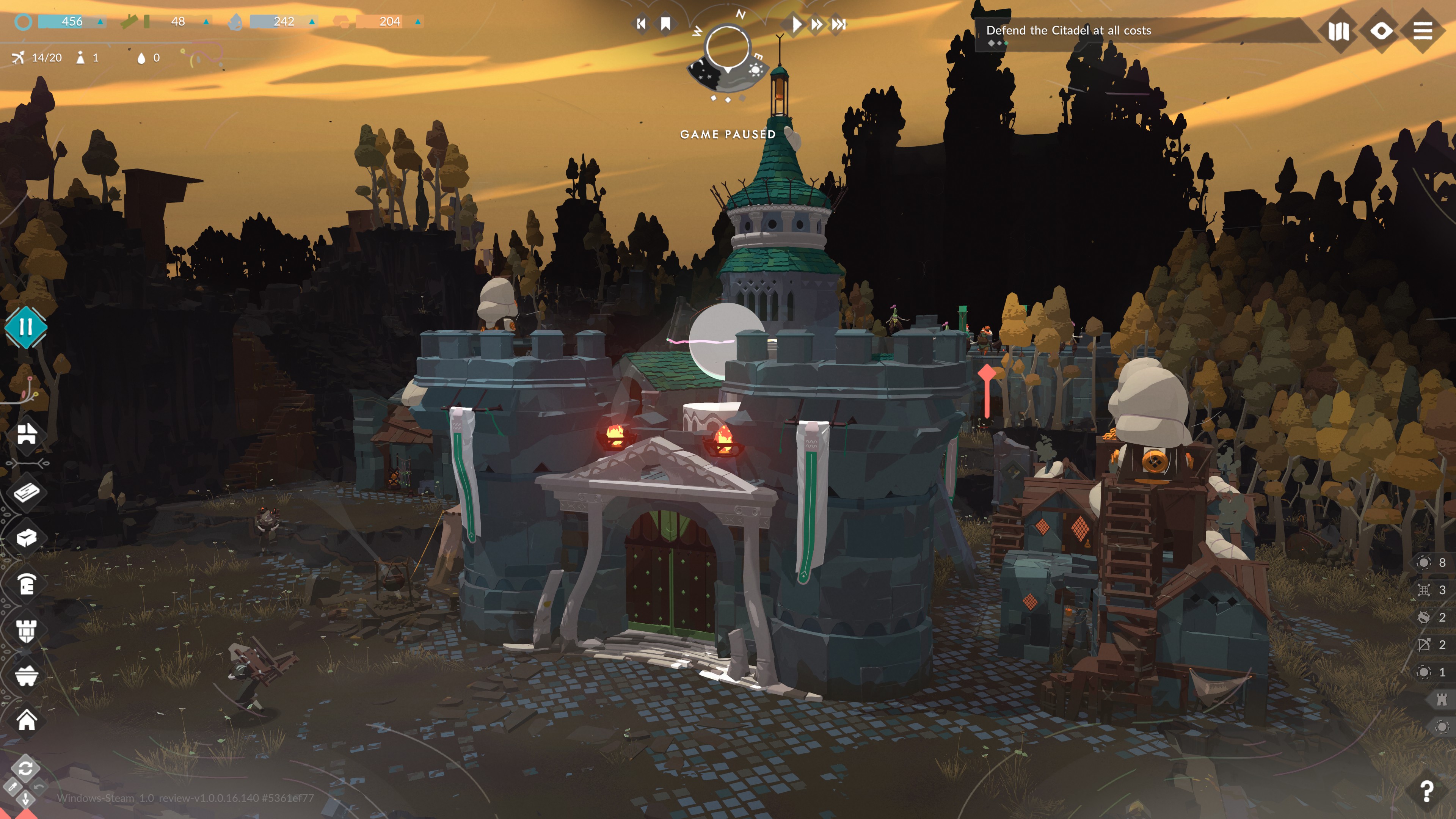This screenshot has width=1456, height=819.
Task: Select the open box storage category
Action: point(27,538)
